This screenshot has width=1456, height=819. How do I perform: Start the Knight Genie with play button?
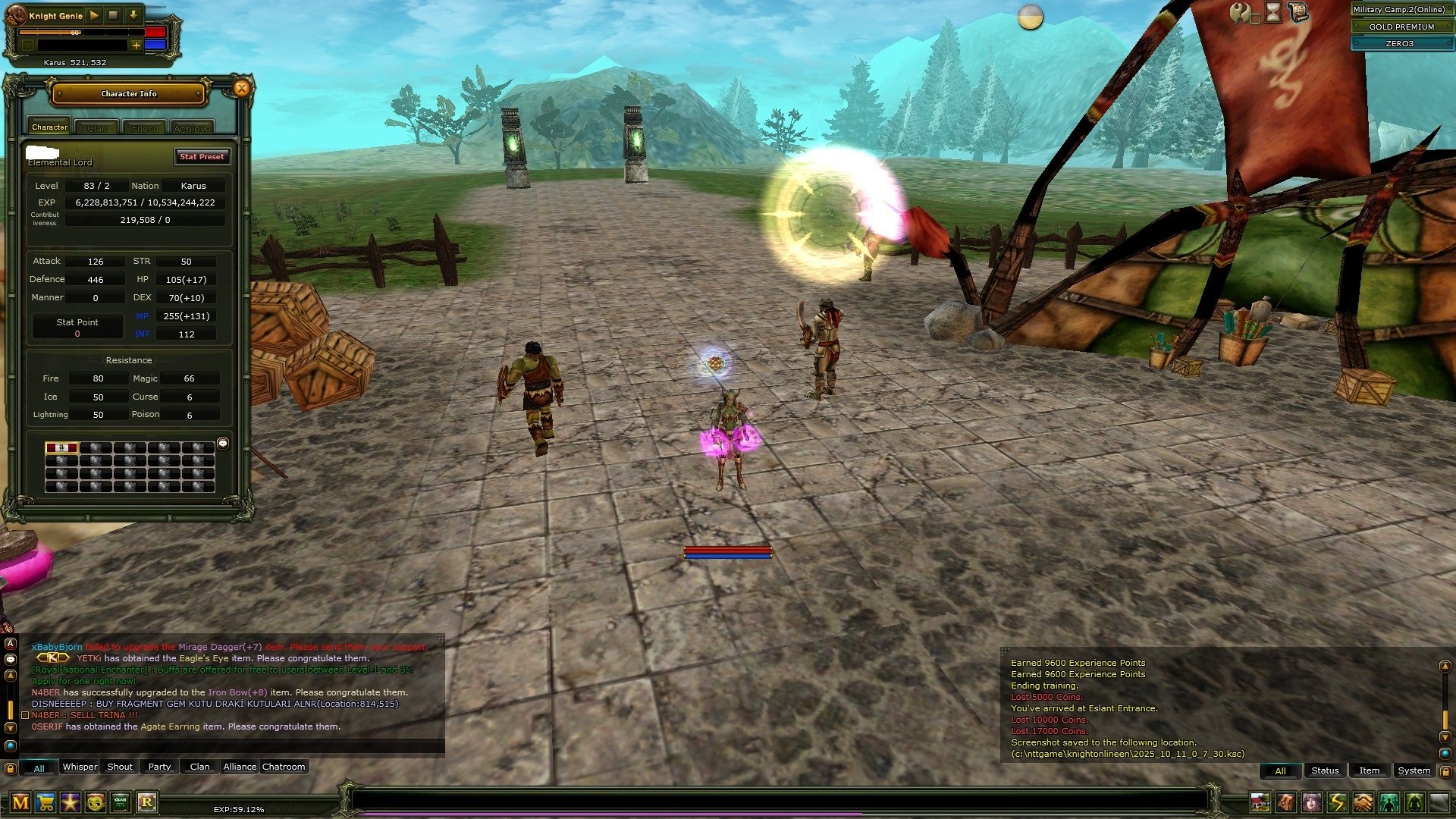point(94,15)
